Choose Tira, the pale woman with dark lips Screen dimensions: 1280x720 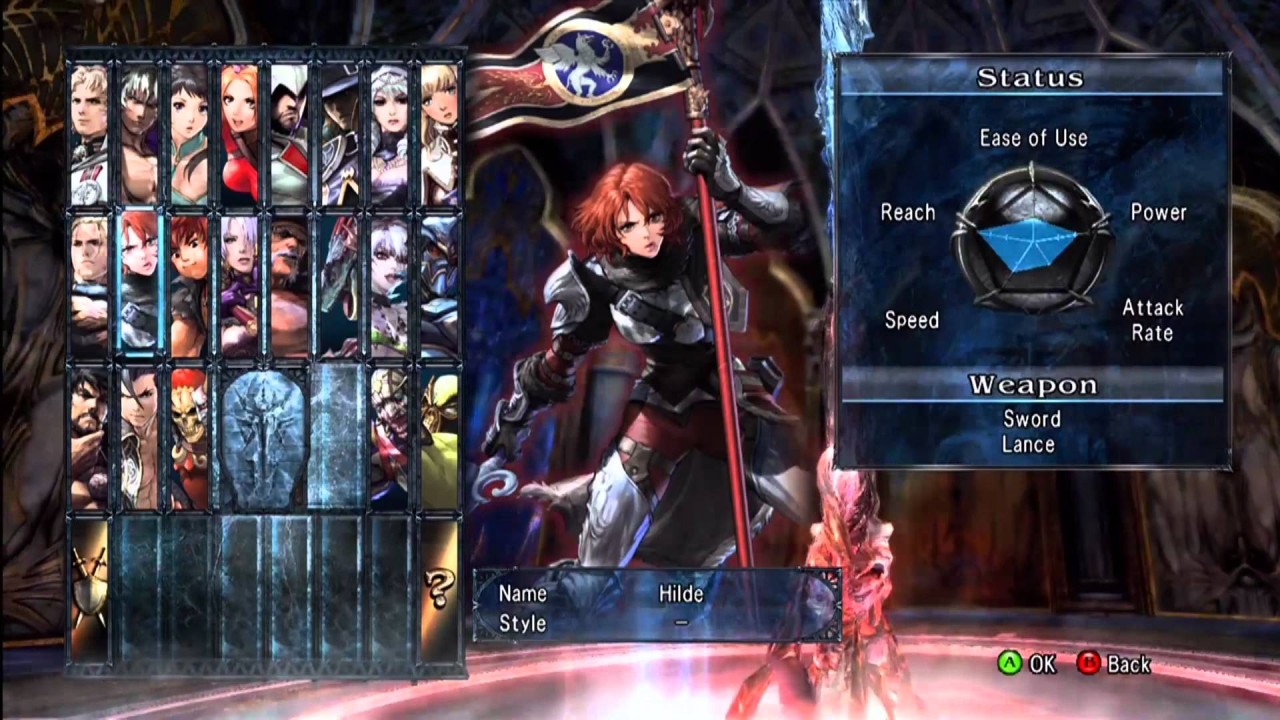pyautogui.click(x=390, y=286)
